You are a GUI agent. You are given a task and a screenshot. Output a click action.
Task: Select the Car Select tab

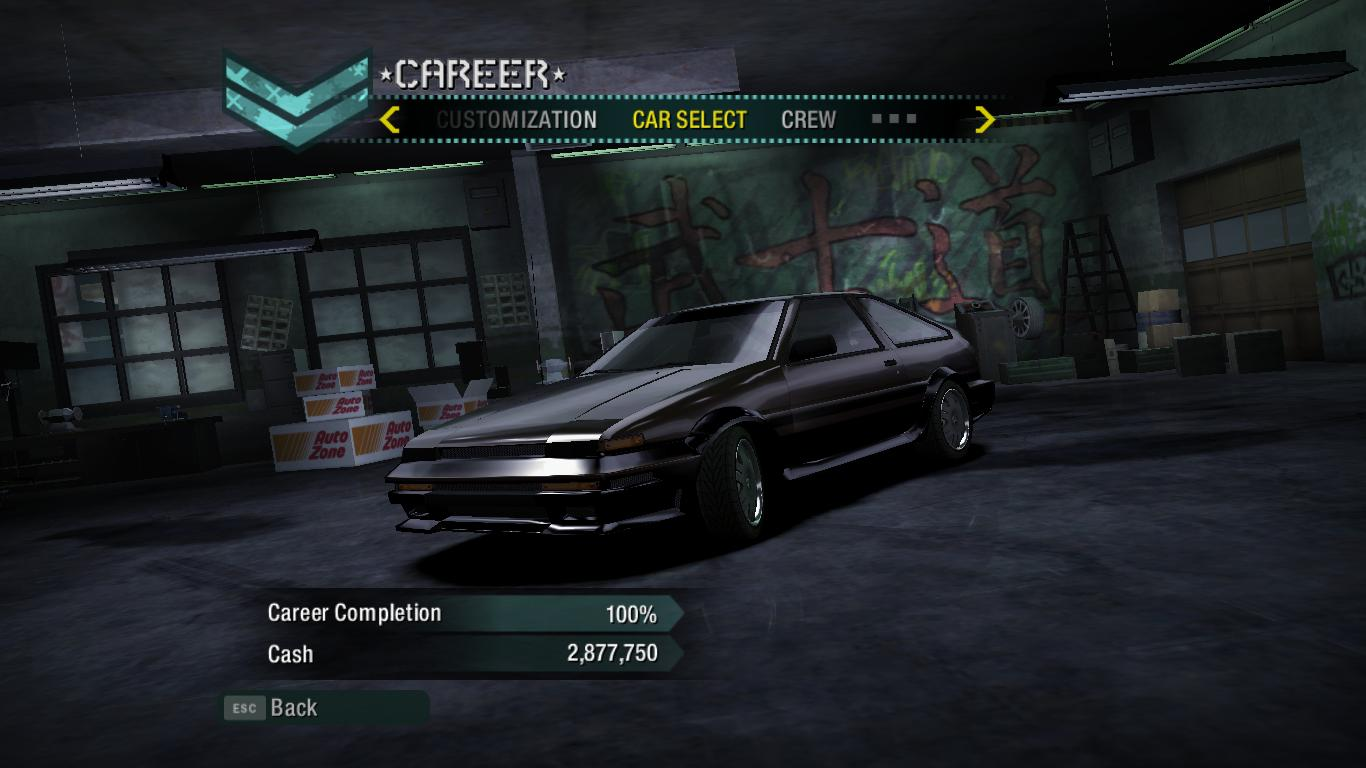[689, 120]
